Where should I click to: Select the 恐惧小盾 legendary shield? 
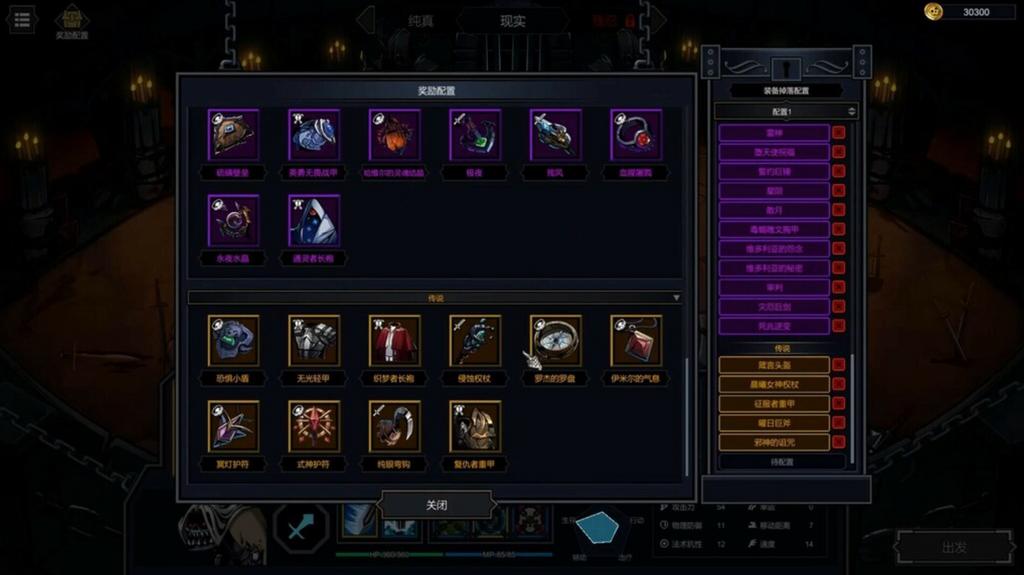234,341
